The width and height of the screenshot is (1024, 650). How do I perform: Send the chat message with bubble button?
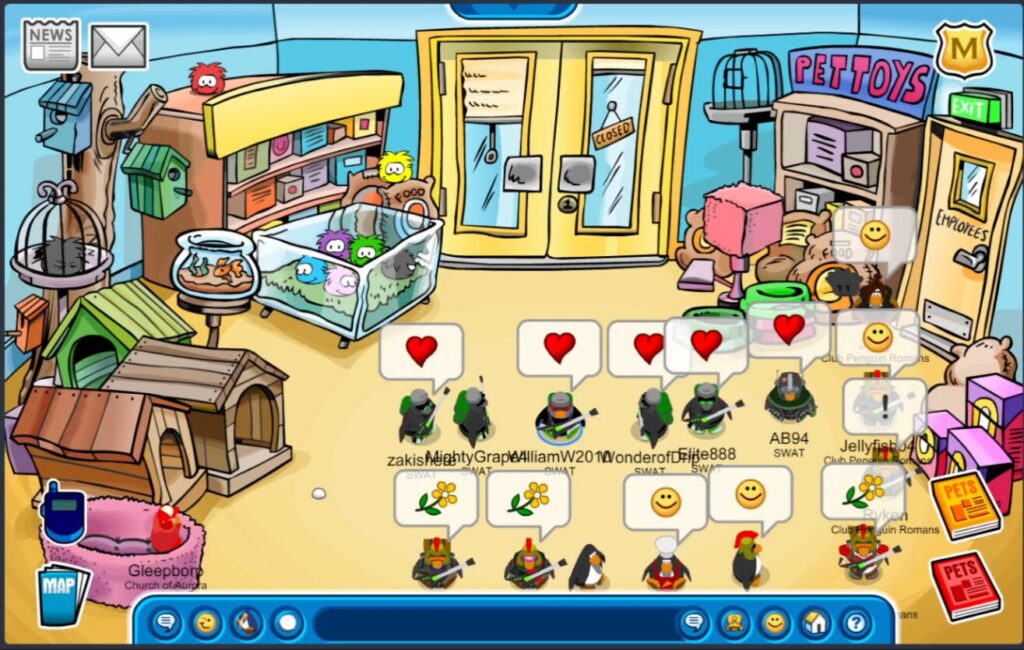(692, 624)
